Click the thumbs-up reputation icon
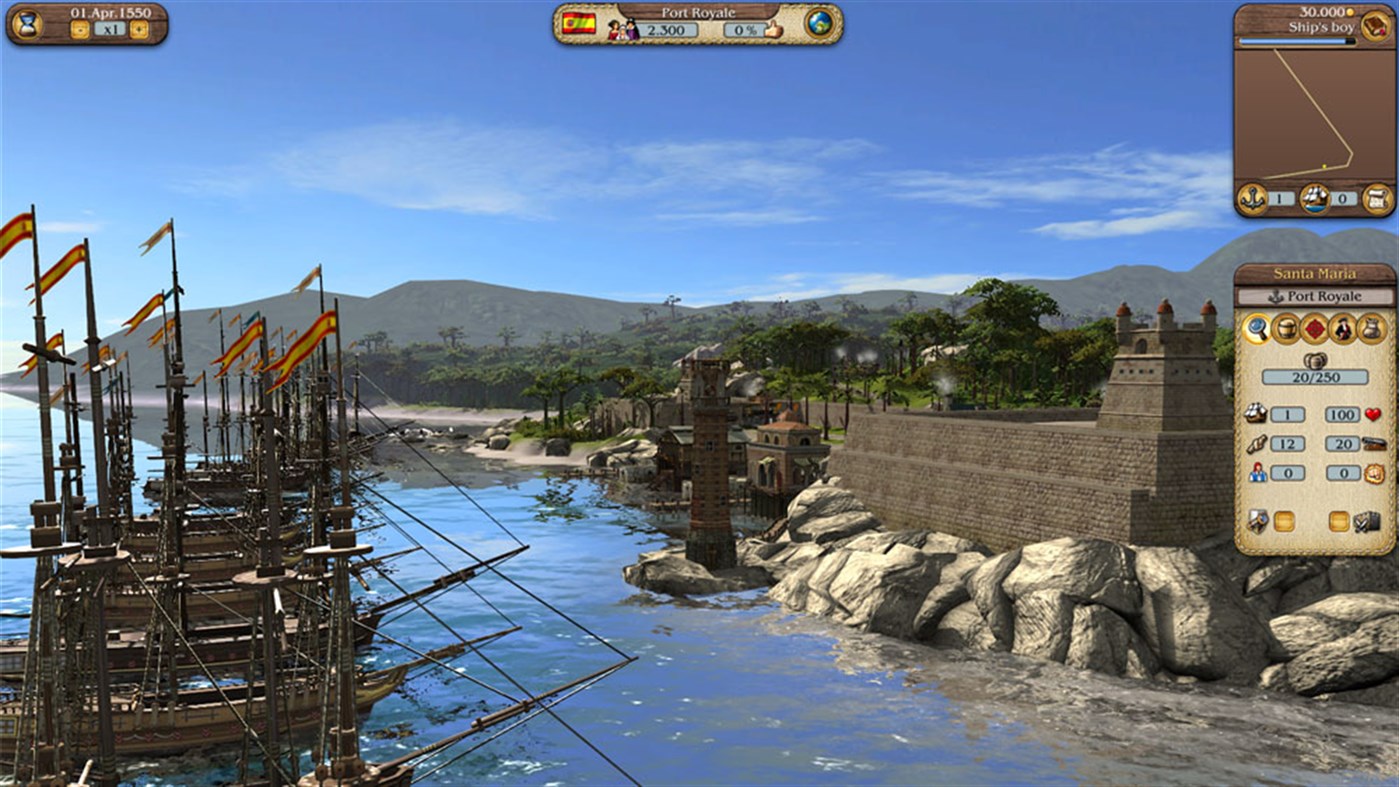The height and width of the screenshot is (787, 1399). (772, 30)
